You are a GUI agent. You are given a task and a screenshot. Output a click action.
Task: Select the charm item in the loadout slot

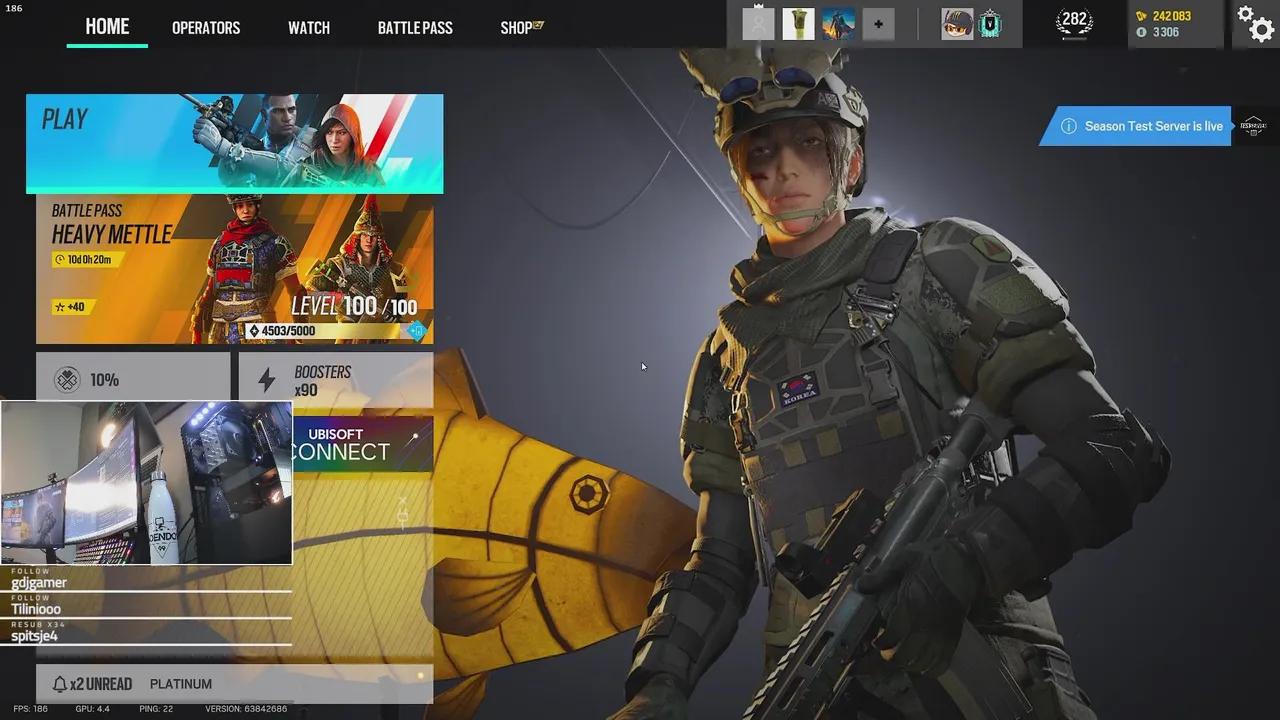[797, 22]
